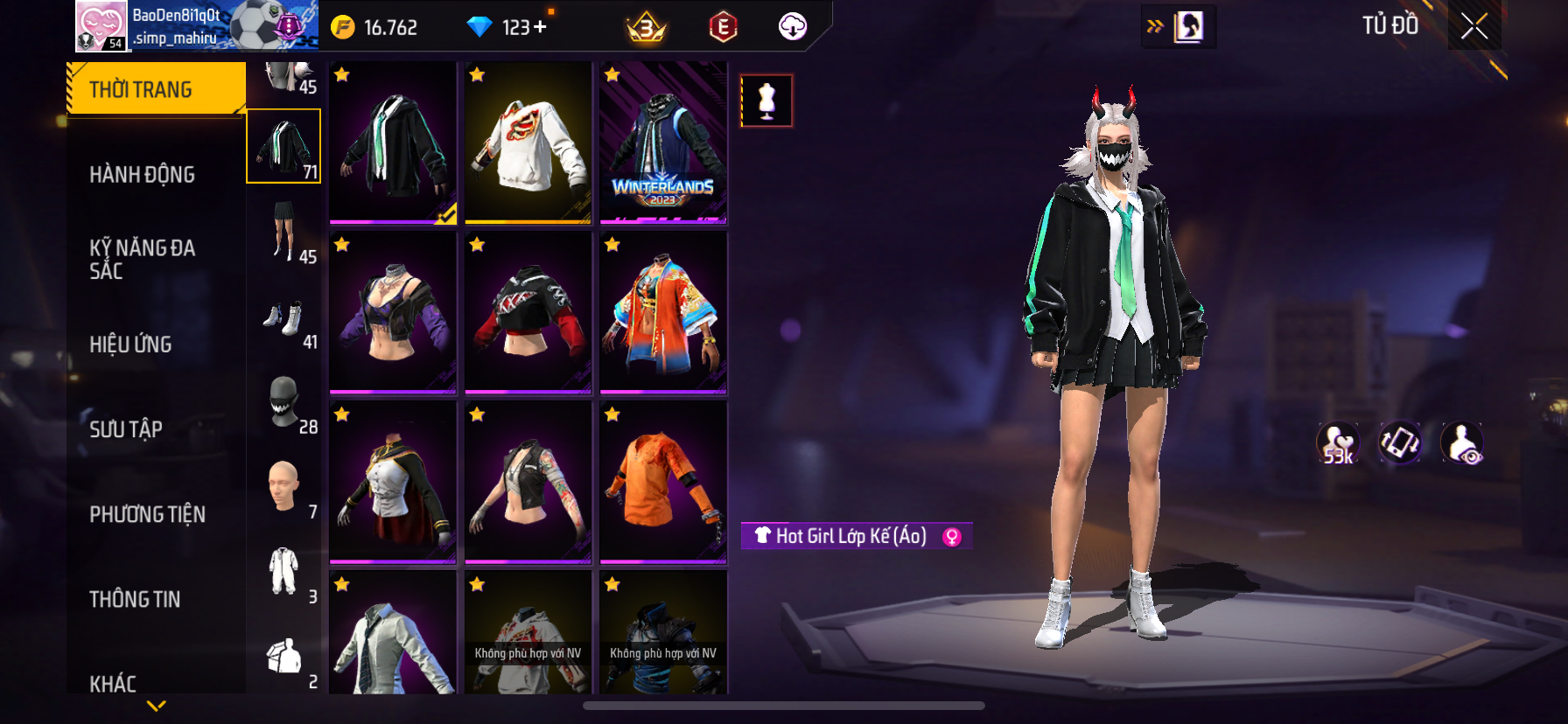Open the Hành Động menu
The image size is (1568, 724).
pos(142,175)
